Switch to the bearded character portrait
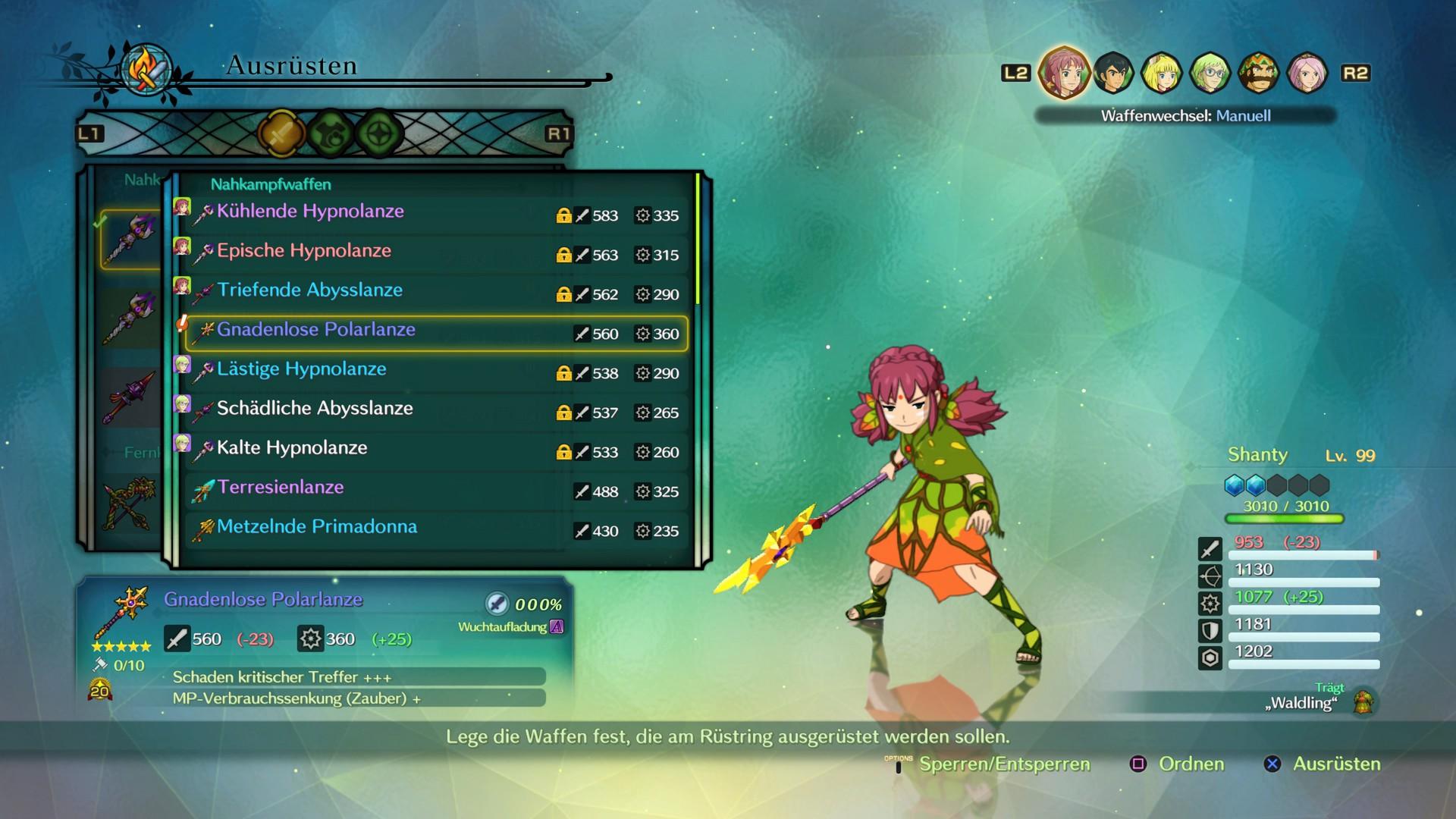1456x819 pixels. 1258,73
